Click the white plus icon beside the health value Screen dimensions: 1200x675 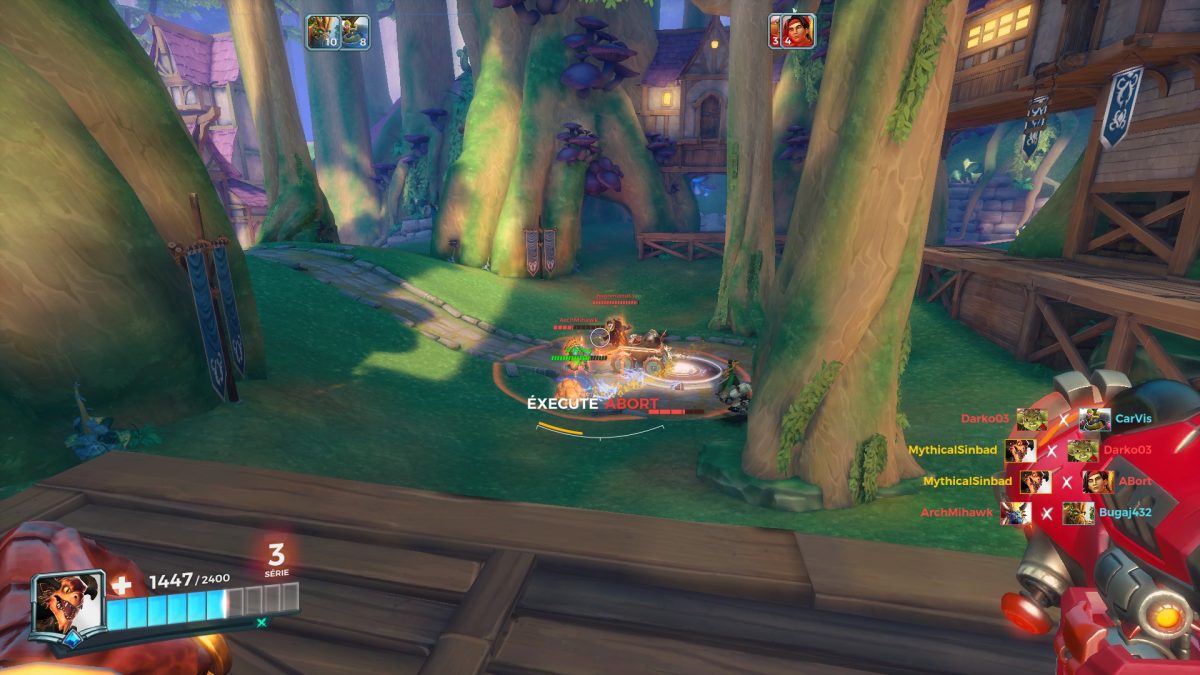click(121, 584)
